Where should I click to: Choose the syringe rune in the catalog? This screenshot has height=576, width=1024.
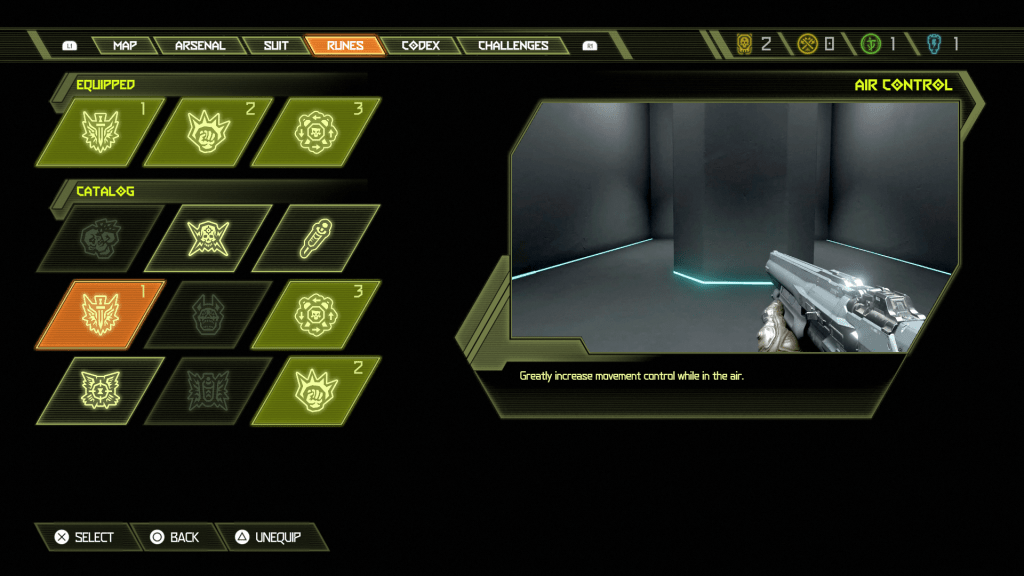point(317,238)
